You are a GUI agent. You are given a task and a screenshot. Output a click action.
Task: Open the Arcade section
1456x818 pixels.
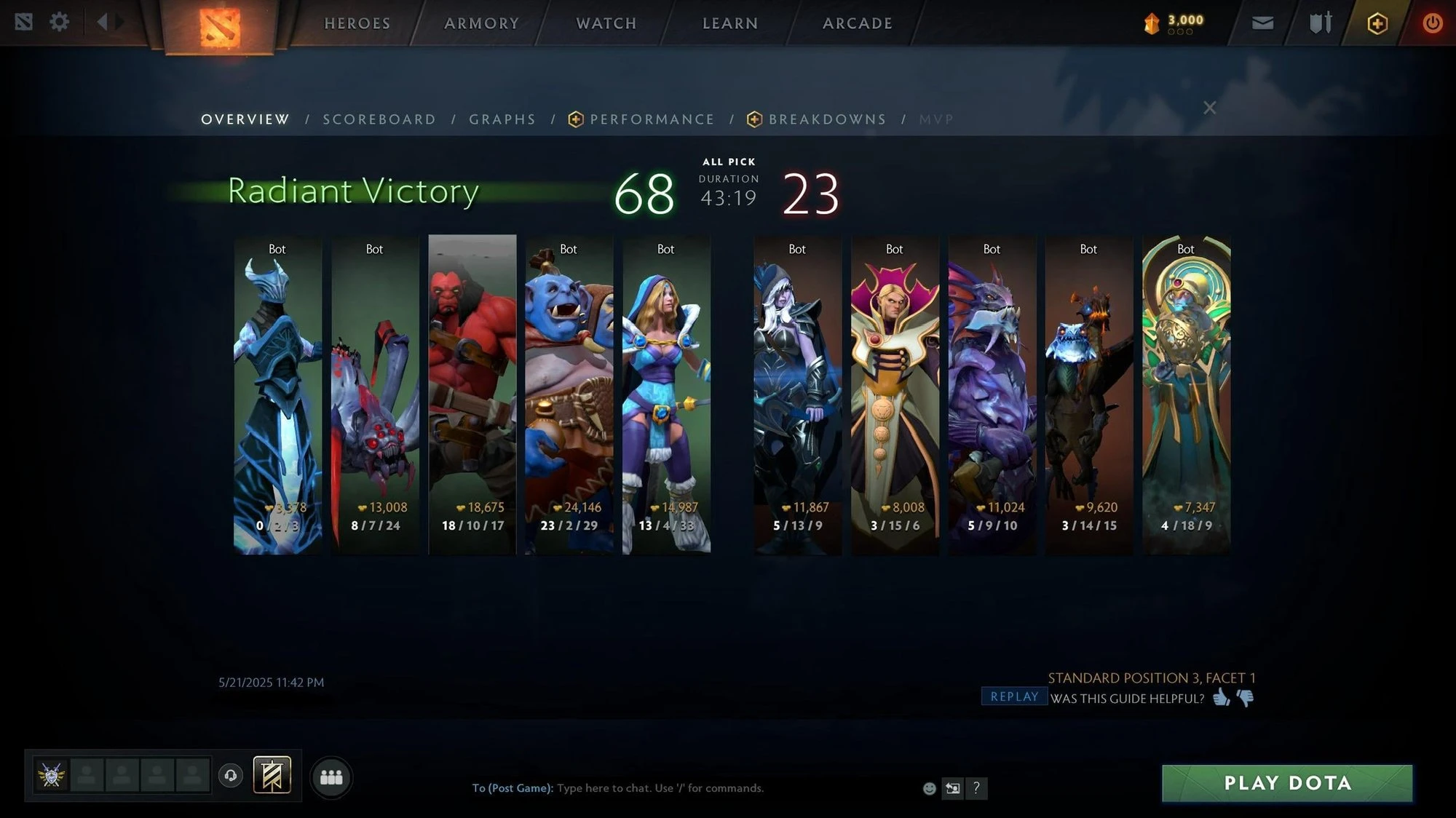pyautogui.click(x=857, y=23)
